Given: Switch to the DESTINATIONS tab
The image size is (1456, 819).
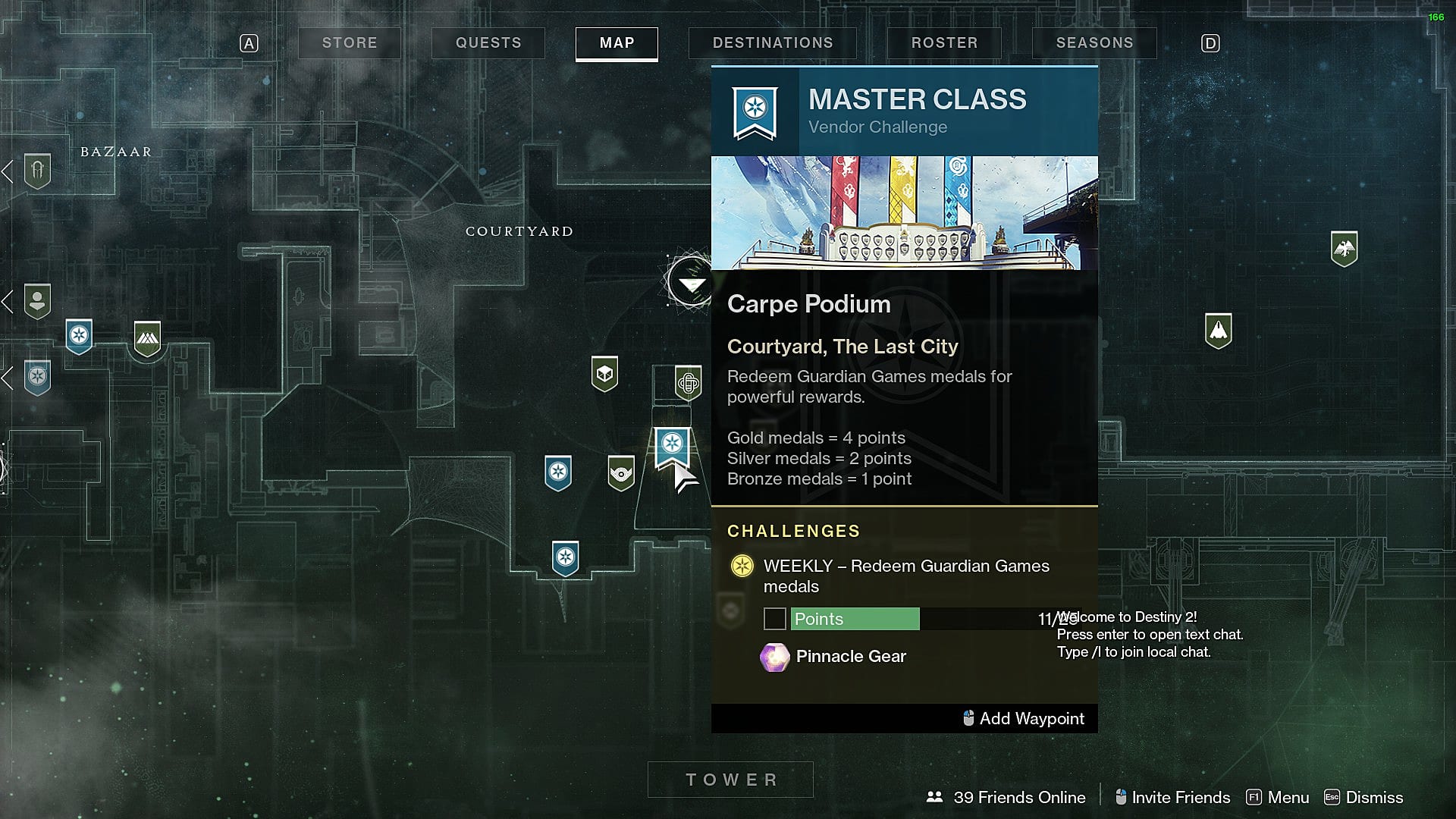Looking at the screenshot, I should 773,43.
